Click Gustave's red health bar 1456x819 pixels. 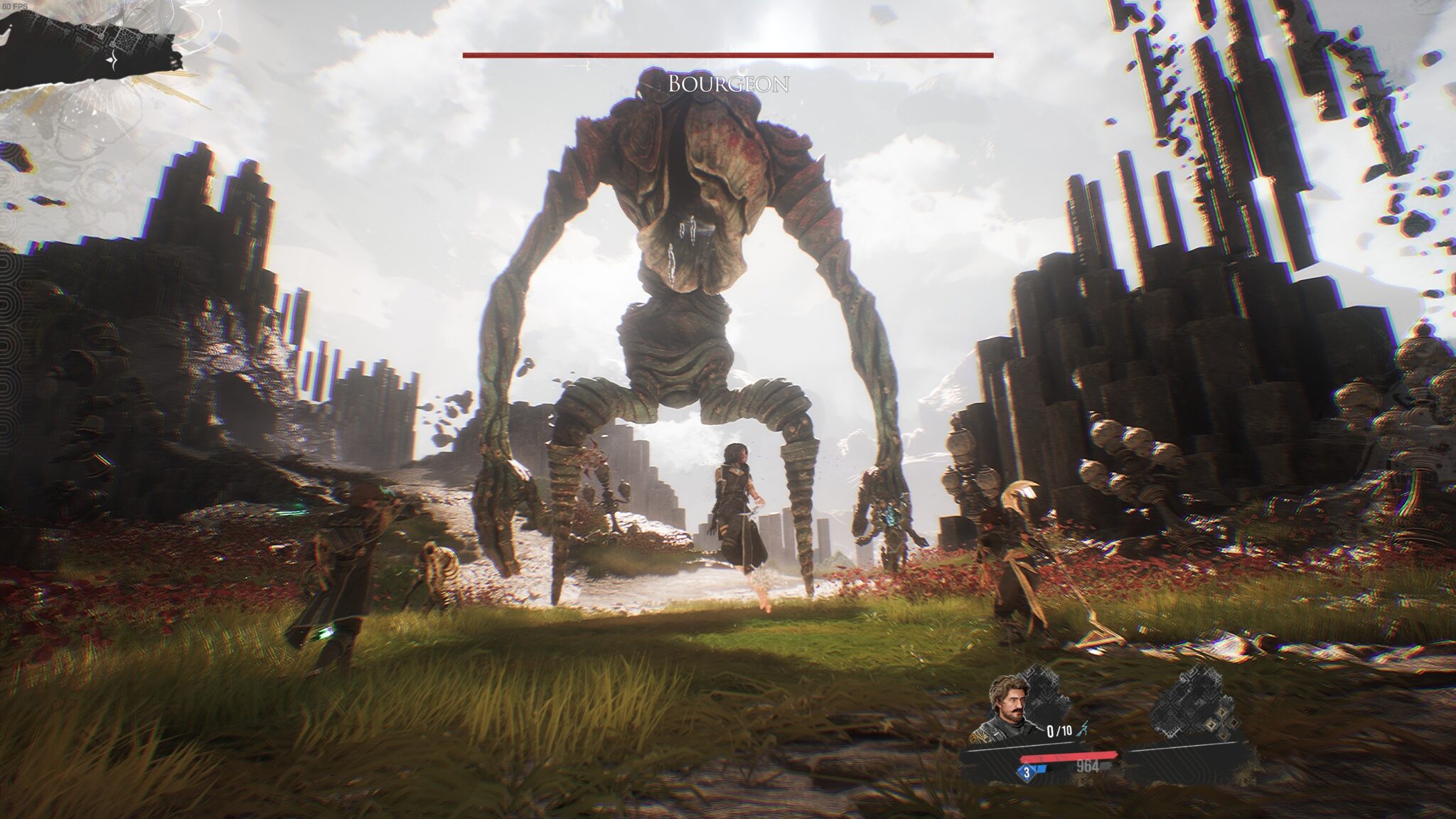[x=1069, y=756]
